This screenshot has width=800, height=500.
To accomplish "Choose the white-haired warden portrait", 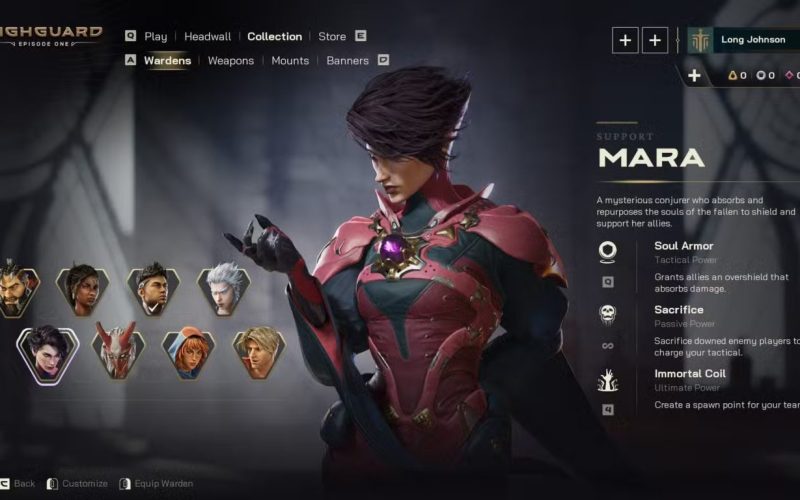I will 222,290.
